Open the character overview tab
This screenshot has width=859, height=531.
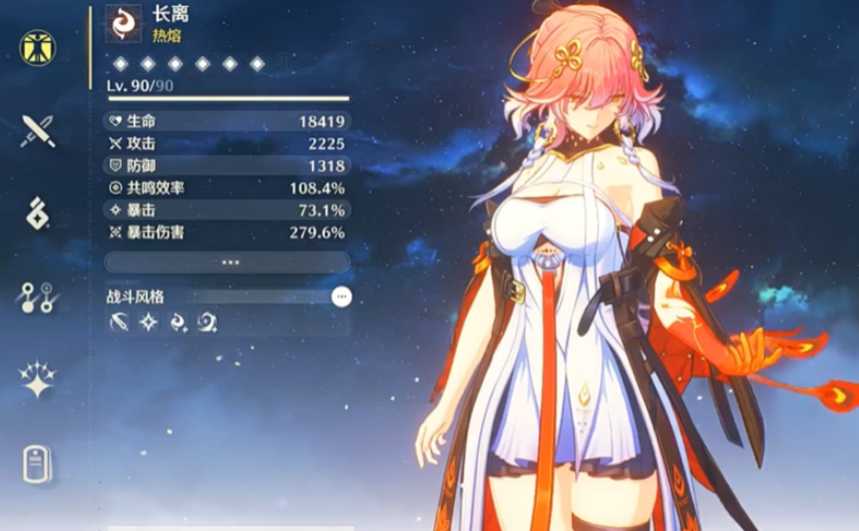point(38,46)
